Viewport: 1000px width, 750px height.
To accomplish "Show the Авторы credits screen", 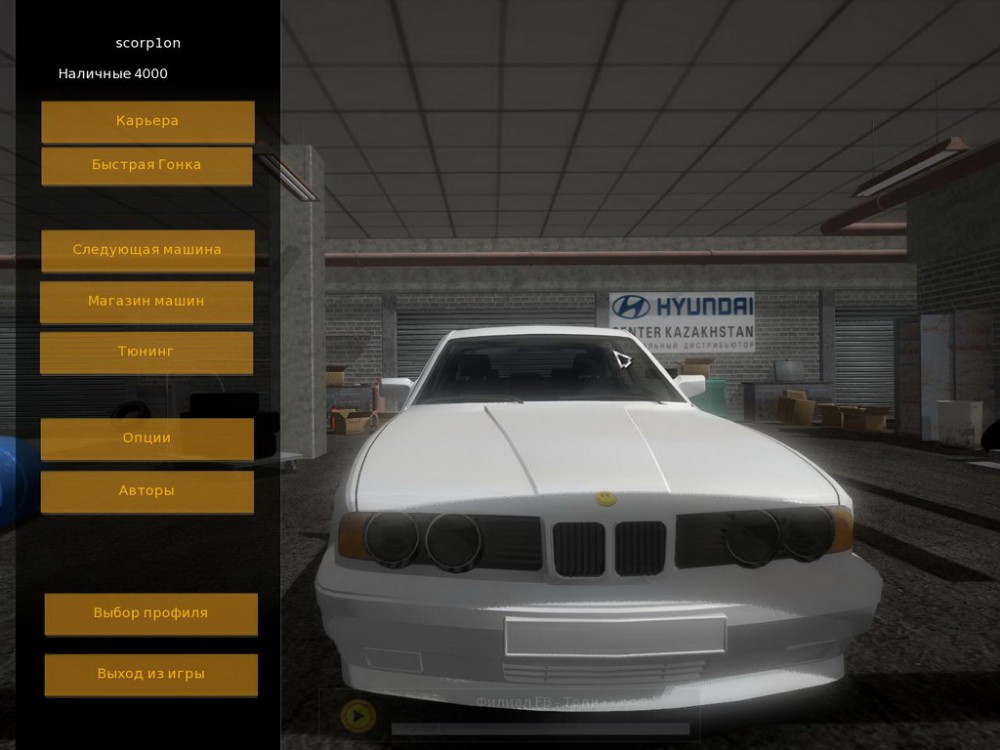I will click(x=146, y=491).
